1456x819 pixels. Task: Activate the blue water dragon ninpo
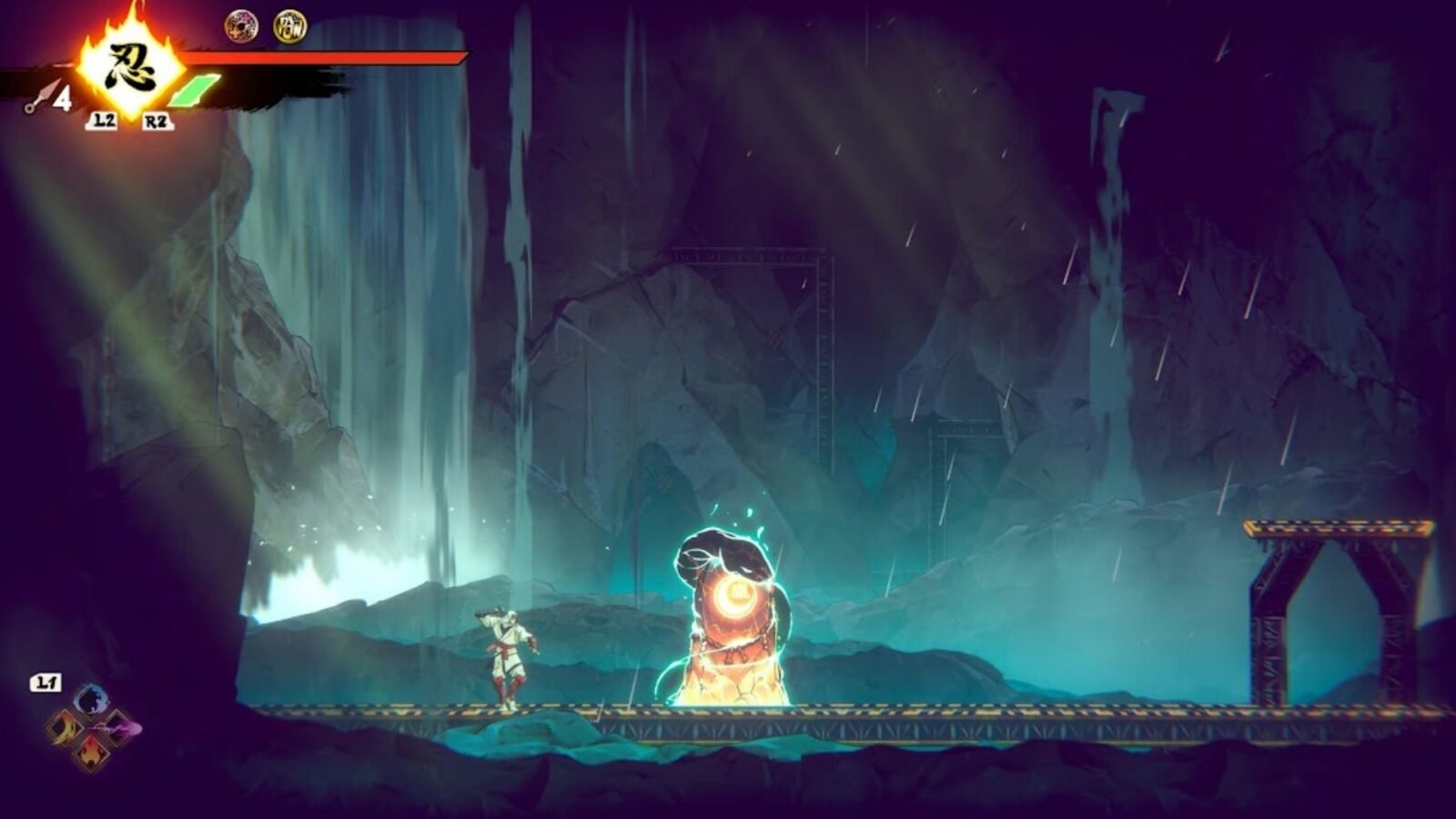[91, 700]
